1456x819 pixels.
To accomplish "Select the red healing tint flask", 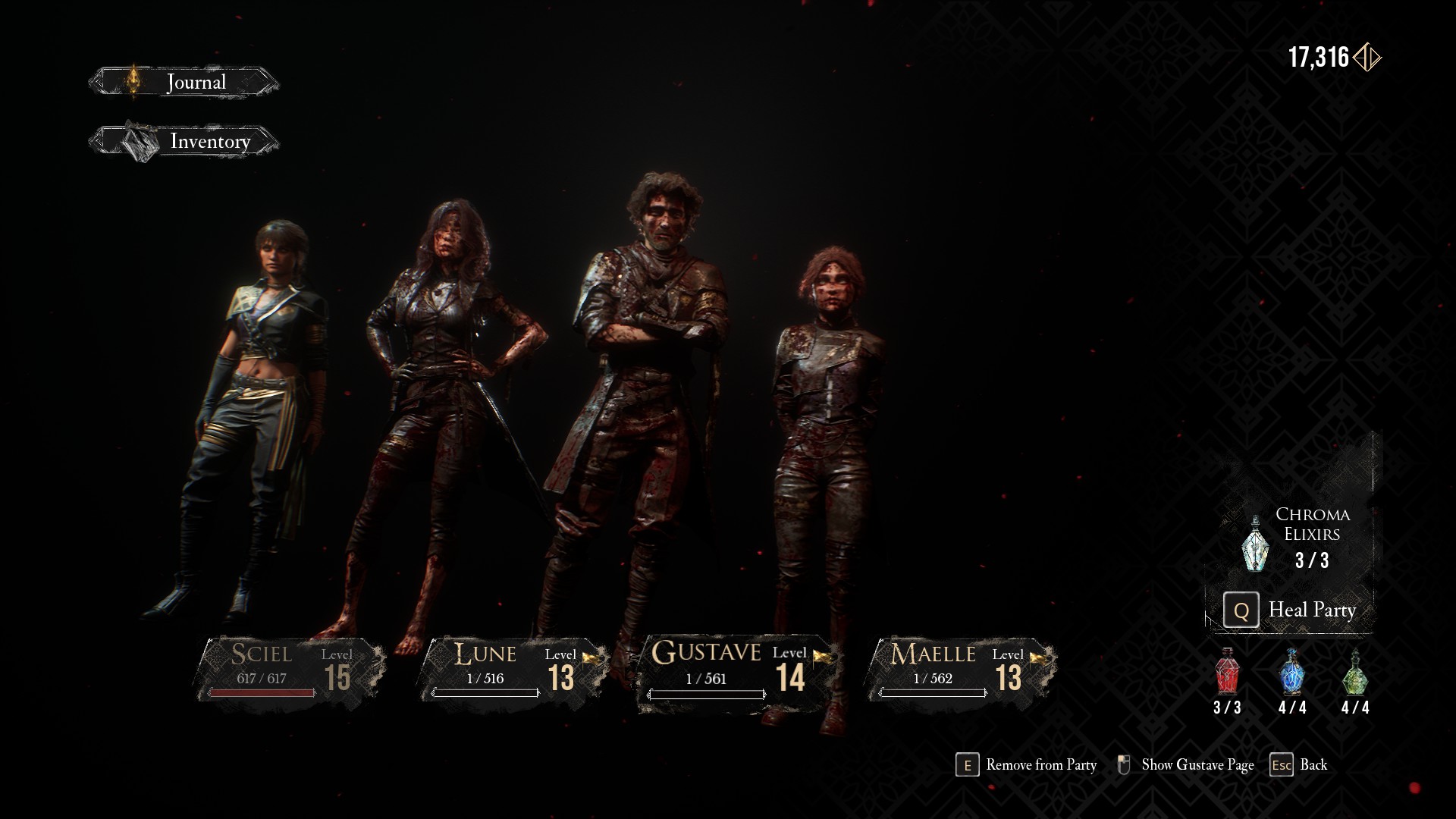I will coord(1227,673).
